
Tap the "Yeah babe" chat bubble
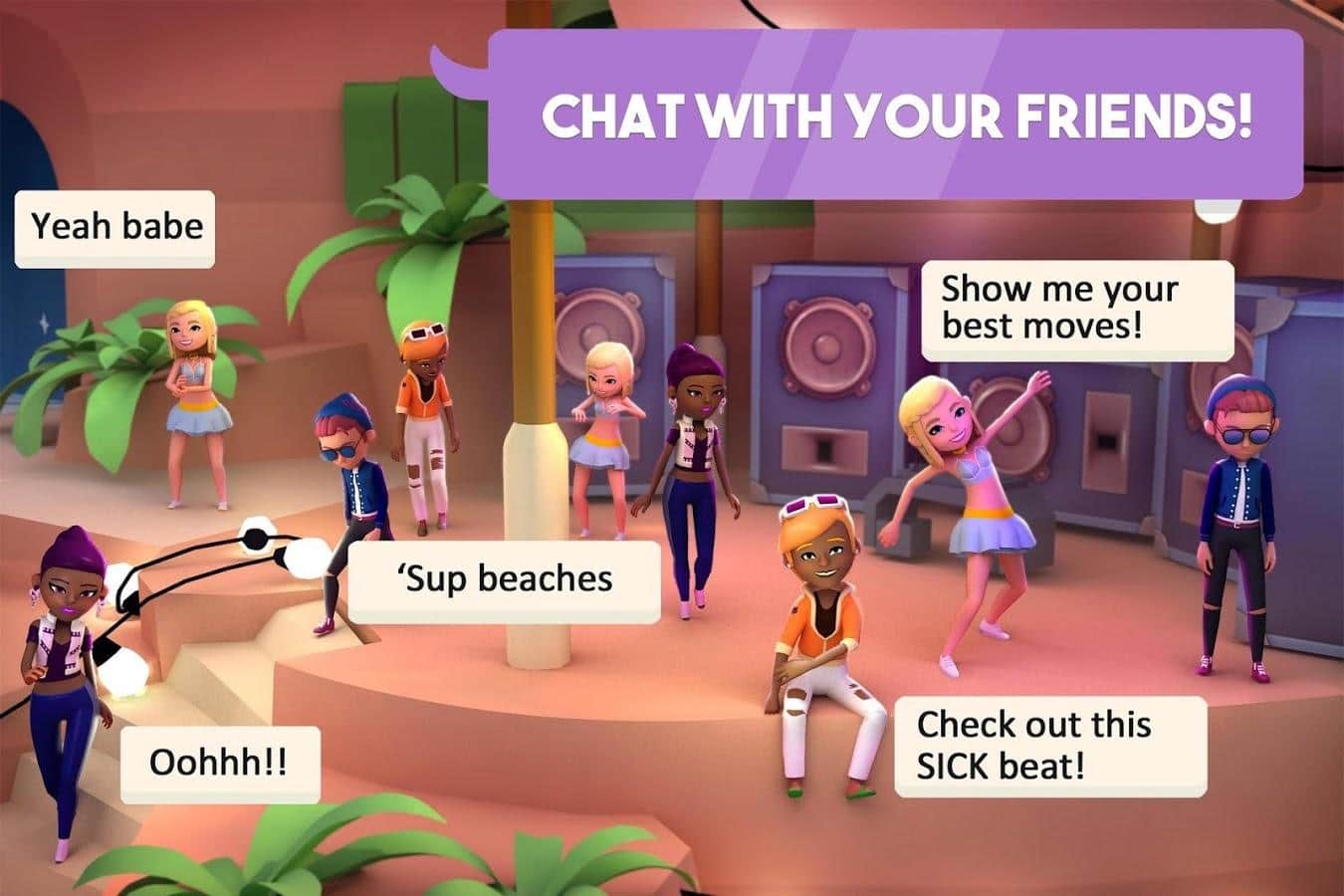tap(114, 228)
